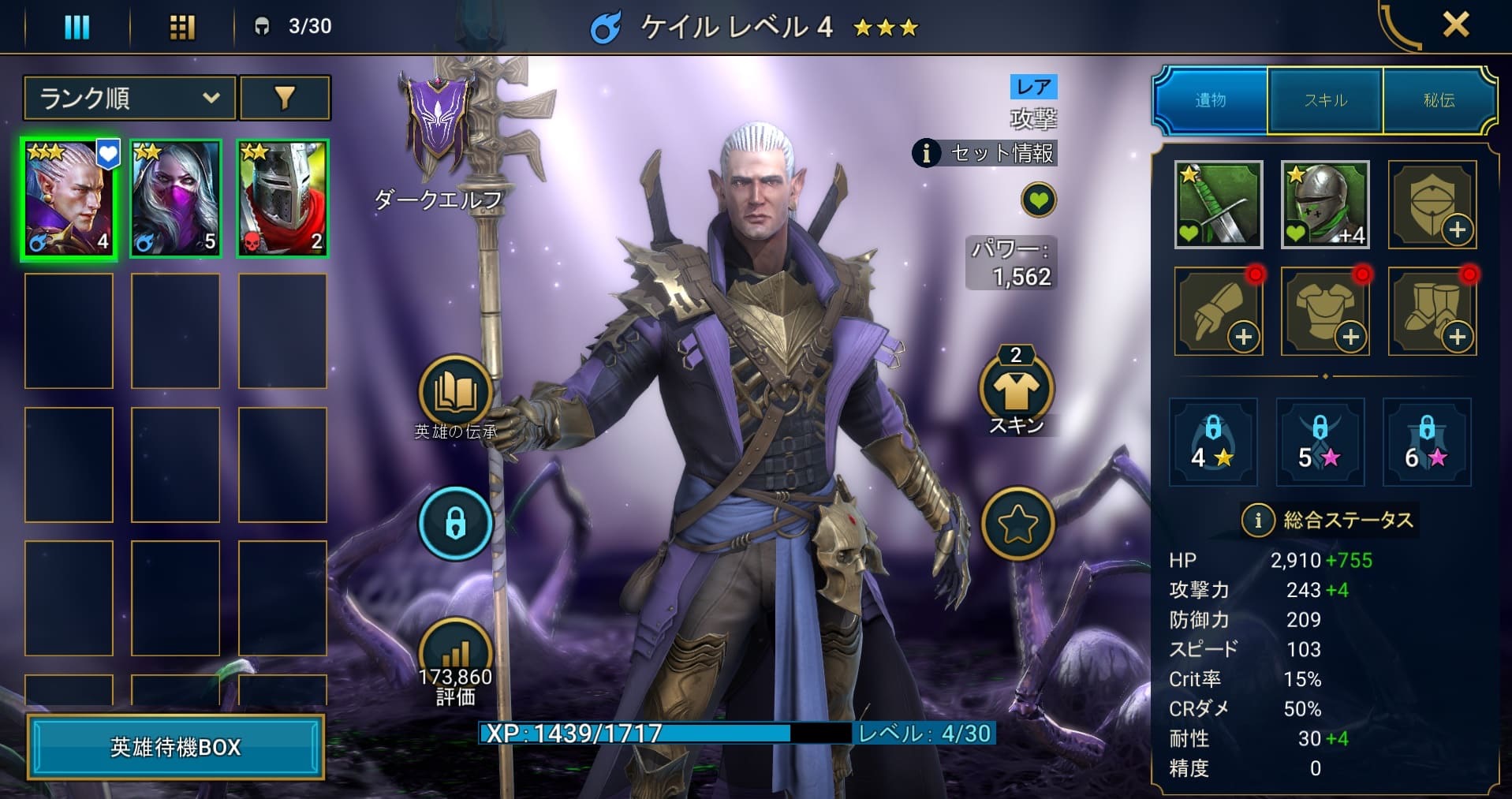Open the gloves slot with red notification
Image resolution: width=1512 pixels, height=799 pixels.
coord(1218,311)
